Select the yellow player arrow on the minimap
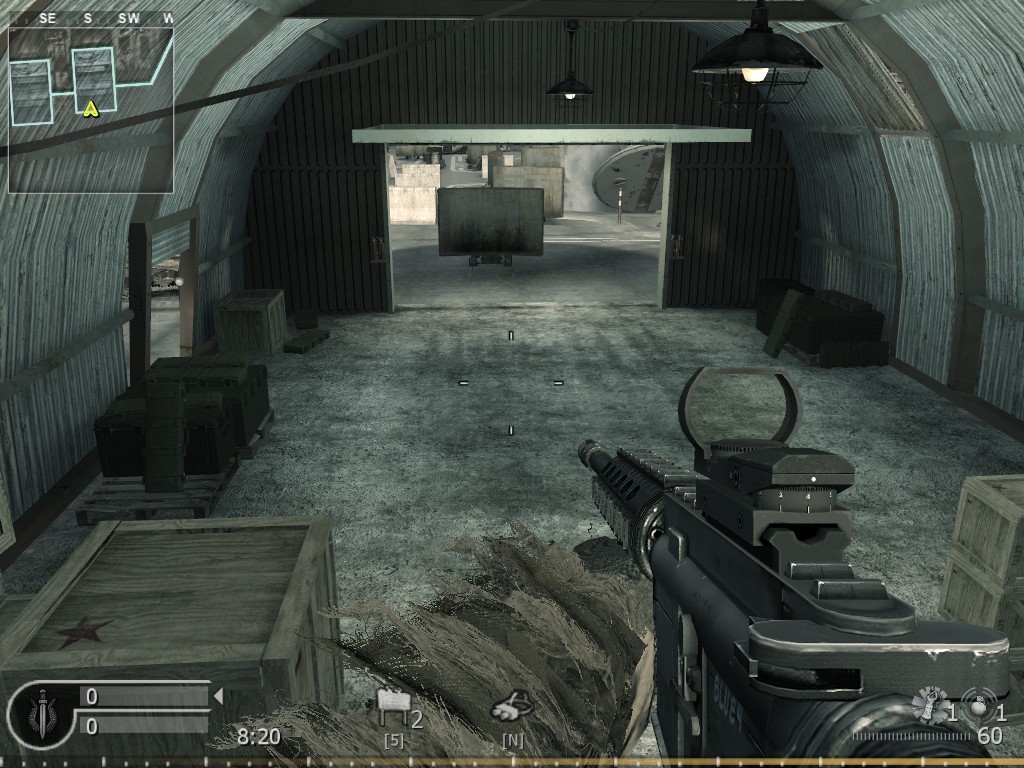The image size is (1024, 768). pos(91,108)
